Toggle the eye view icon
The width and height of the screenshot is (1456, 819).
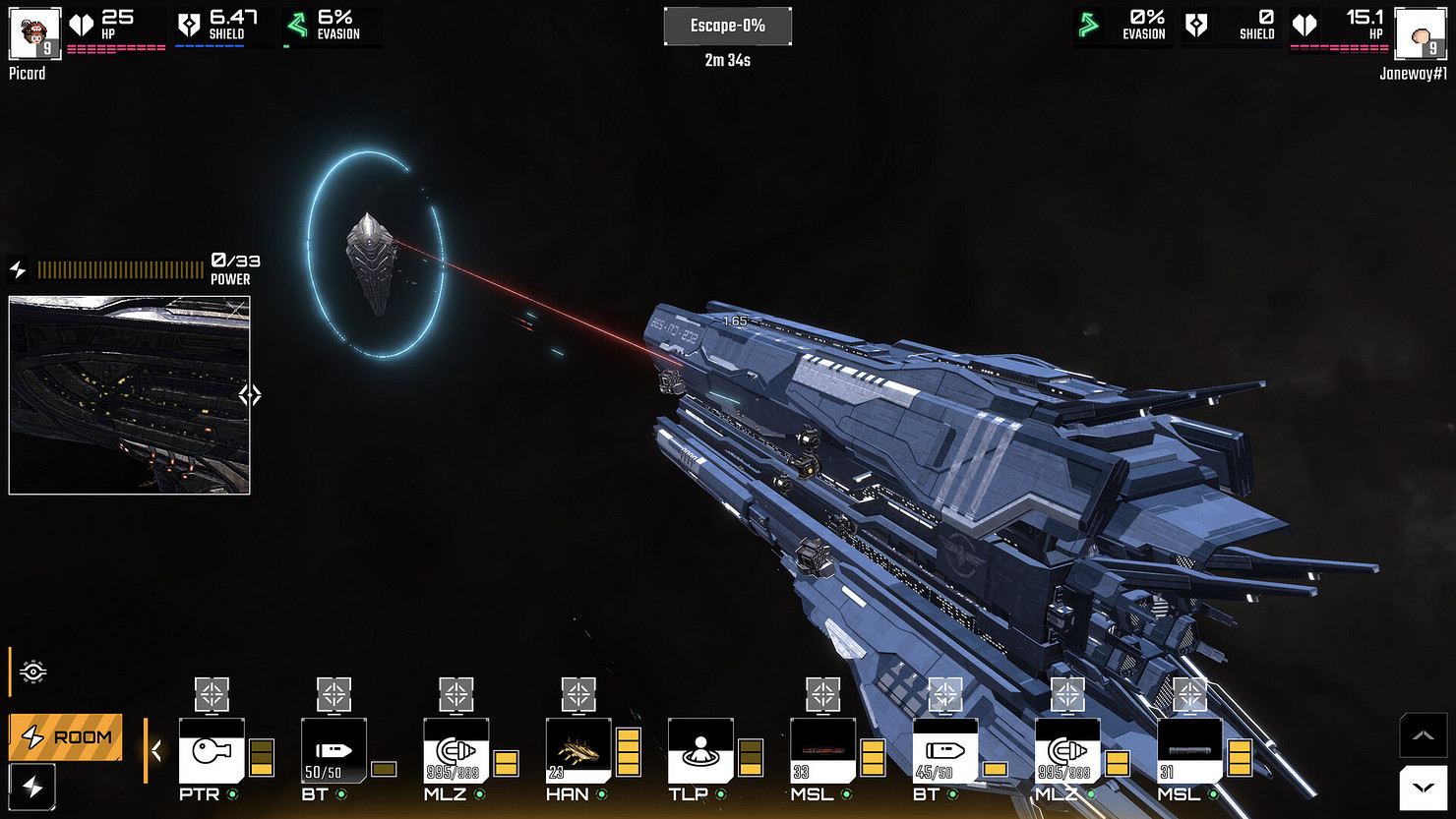click(x=32, y=673)
